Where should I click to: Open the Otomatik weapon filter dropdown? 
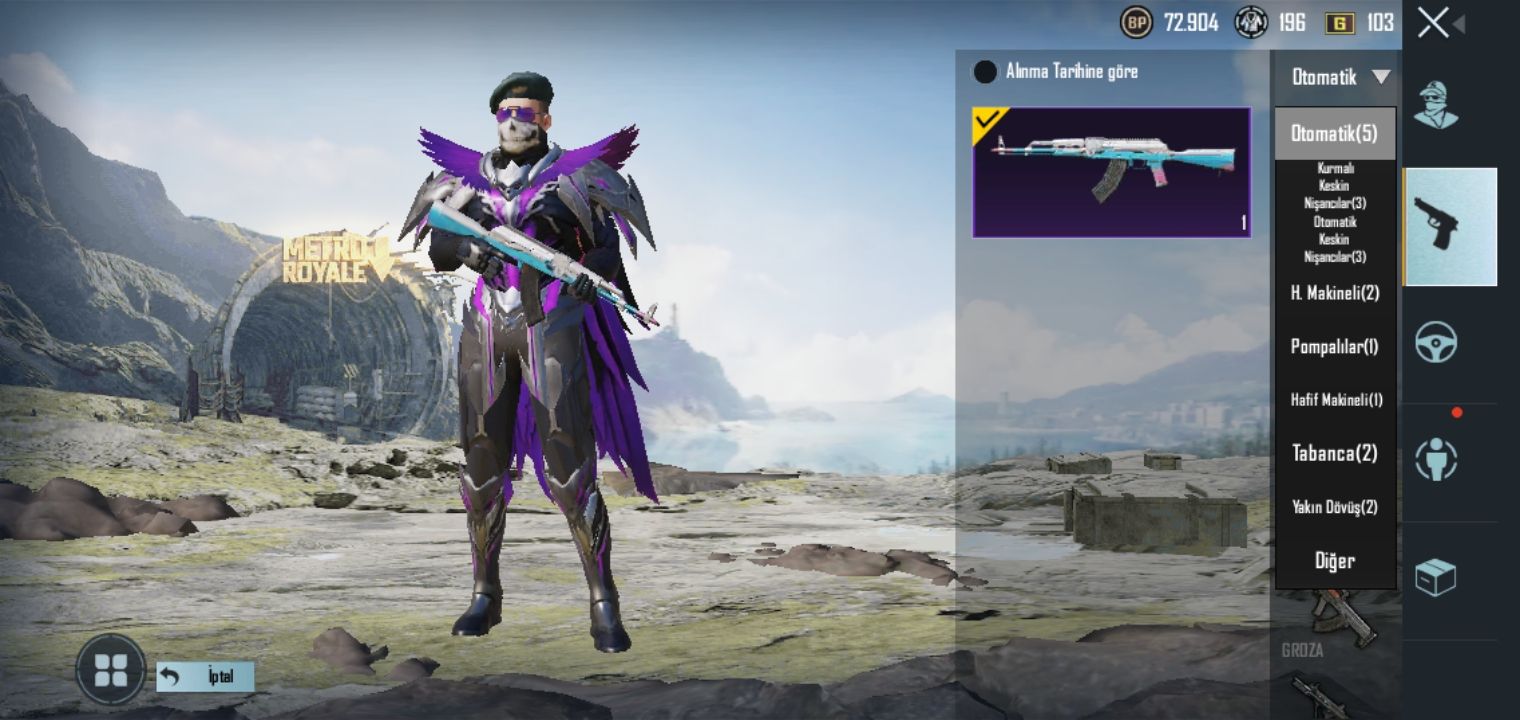(1334, 77)
